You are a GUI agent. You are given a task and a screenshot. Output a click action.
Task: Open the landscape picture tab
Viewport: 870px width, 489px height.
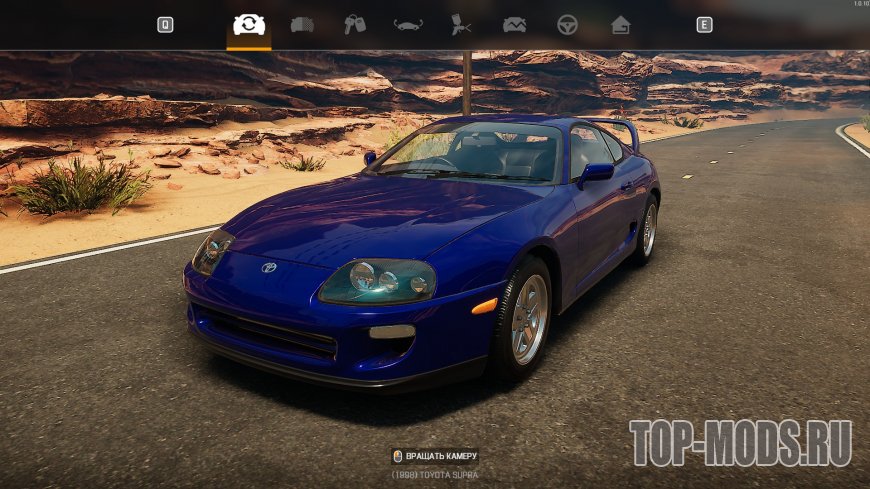[514, 25]
